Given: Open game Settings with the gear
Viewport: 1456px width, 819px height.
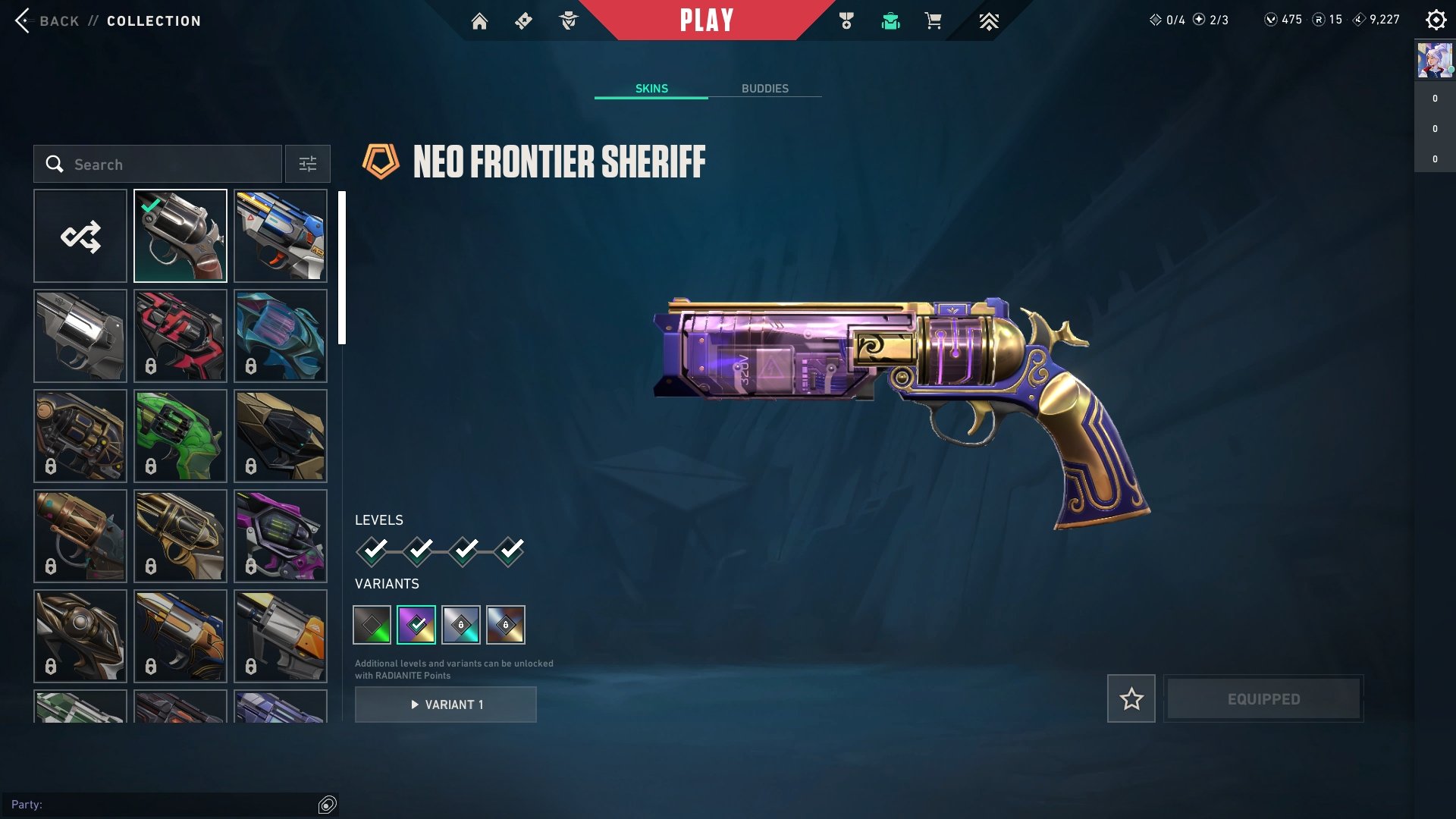Looking at the screenshot, I should tap(1436, 20).
